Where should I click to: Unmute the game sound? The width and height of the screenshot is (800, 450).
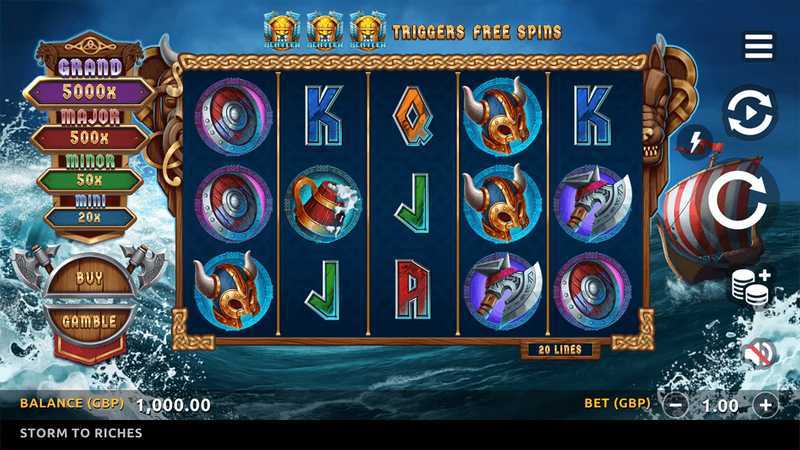[759, 353]
